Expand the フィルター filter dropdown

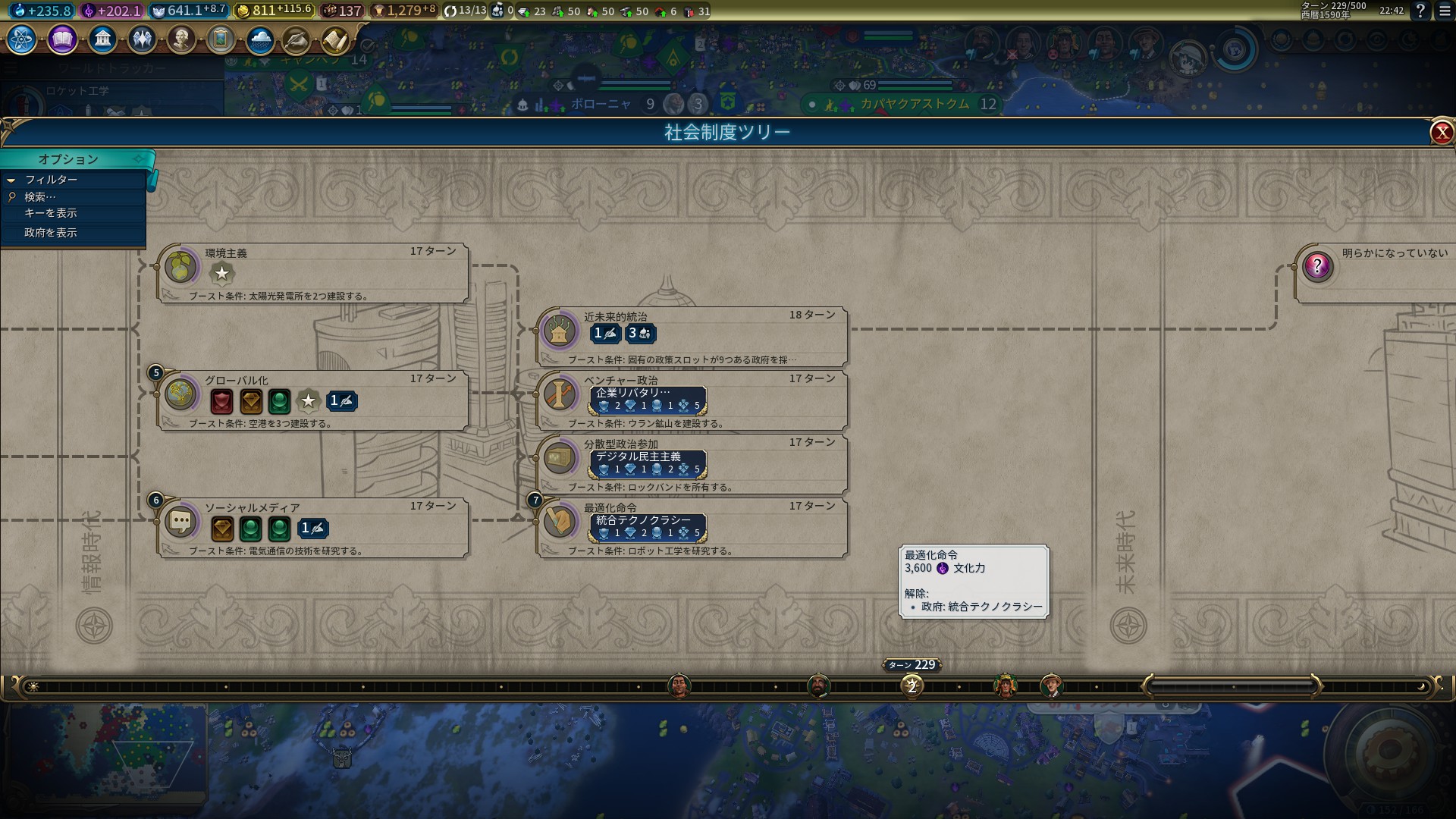point(51,180)
